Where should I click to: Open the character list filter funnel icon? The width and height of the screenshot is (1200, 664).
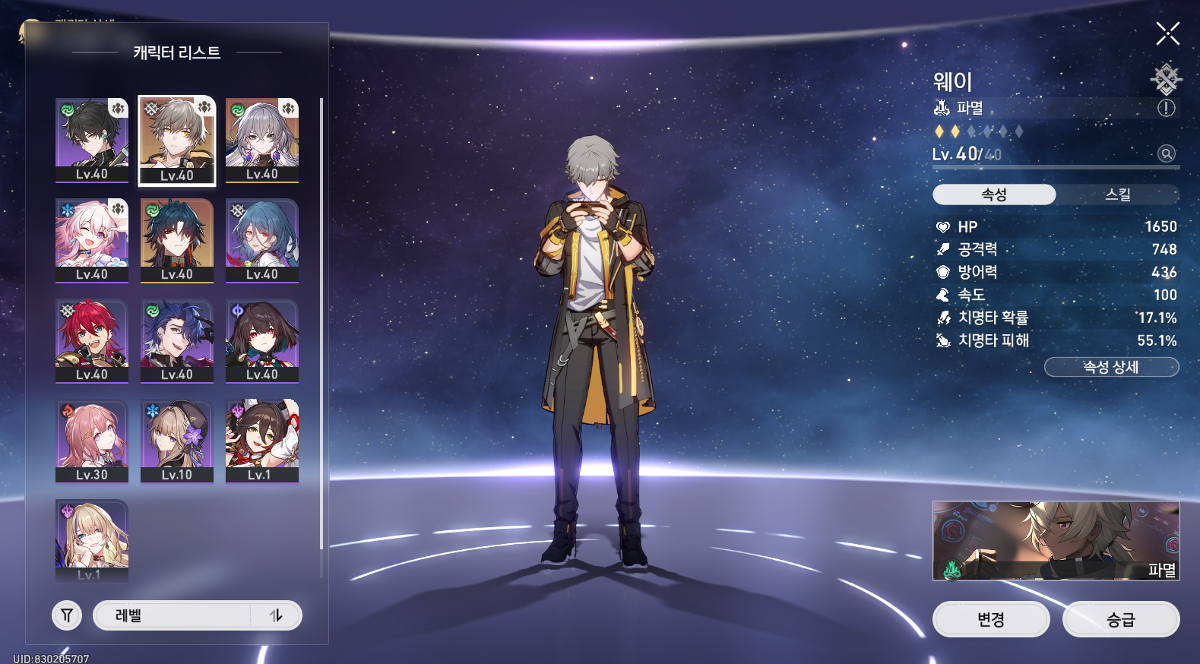(x=66, y=616)
